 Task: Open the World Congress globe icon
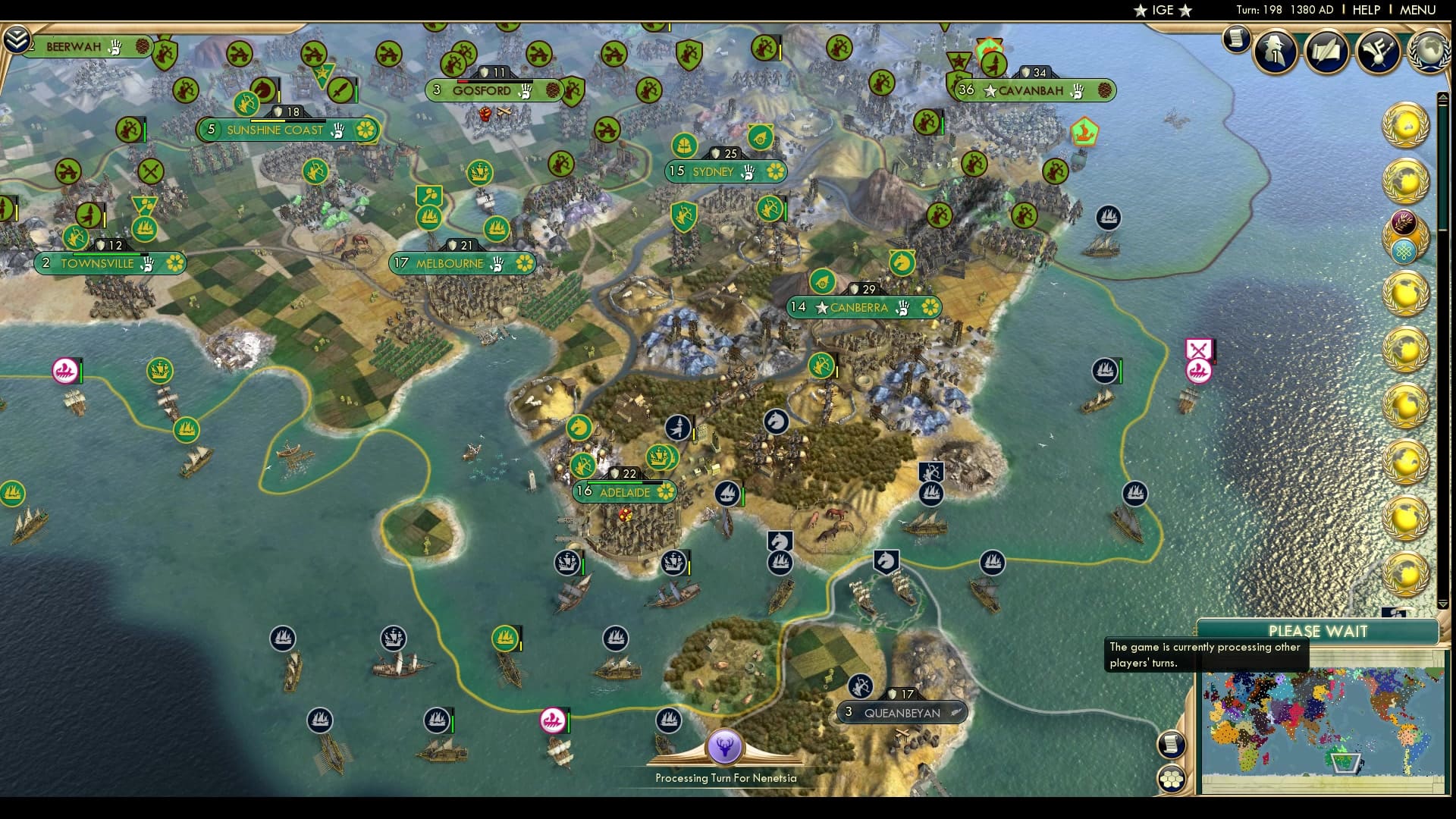click(x=1428, y=51)
